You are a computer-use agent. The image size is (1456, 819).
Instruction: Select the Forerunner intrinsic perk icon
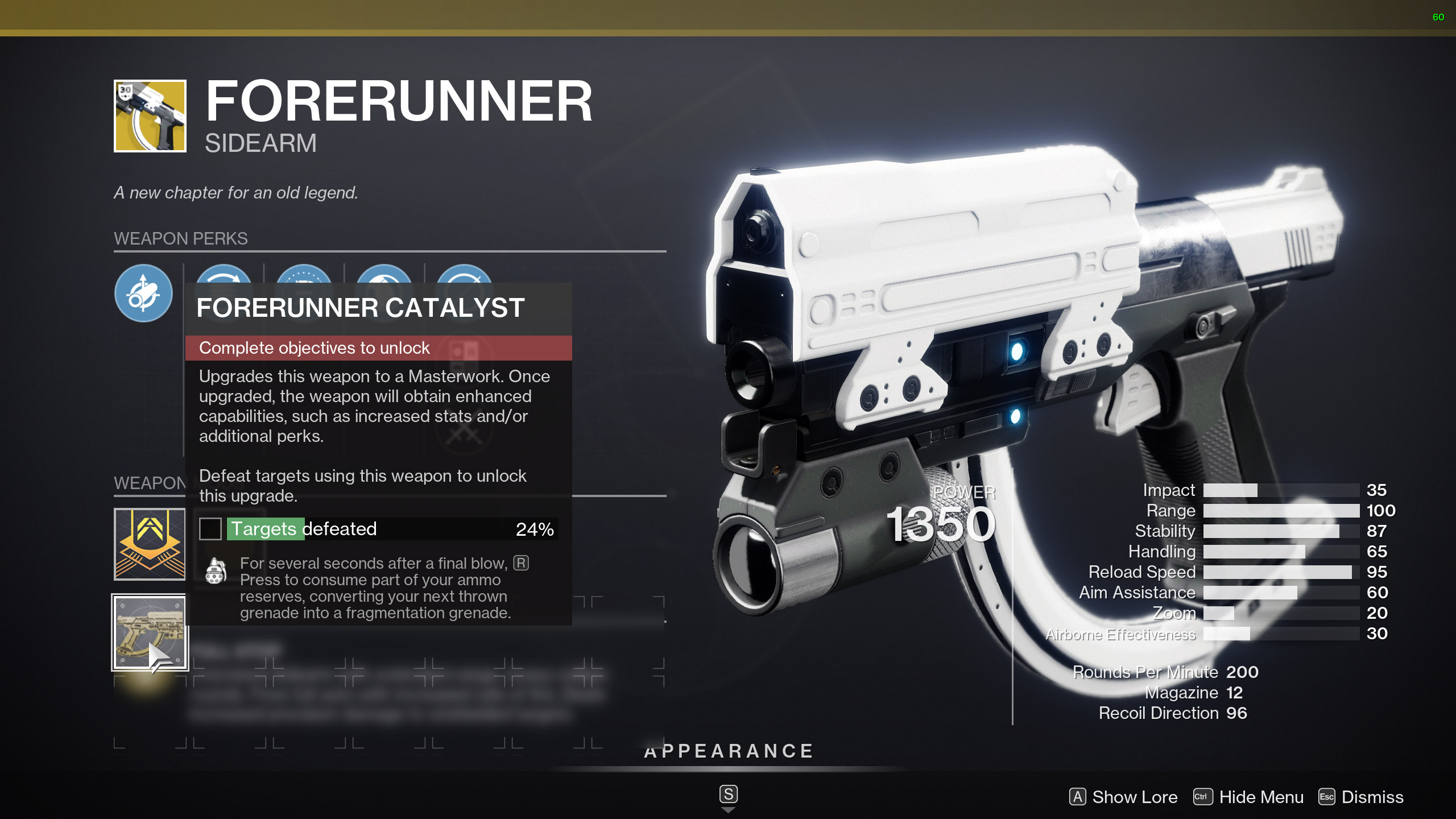[143, 293]
